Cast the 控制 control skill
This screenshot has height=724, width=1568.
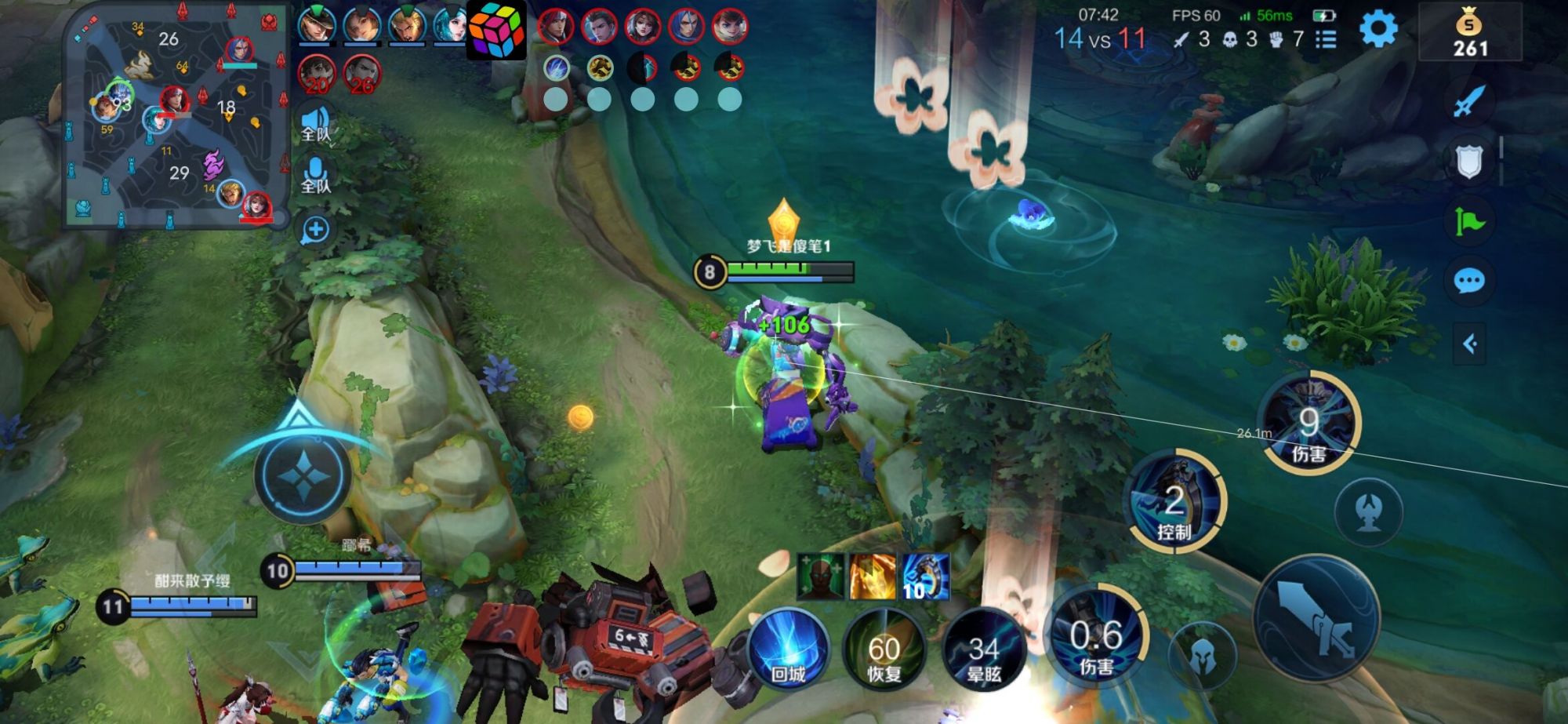click(x=1174, y=502)
